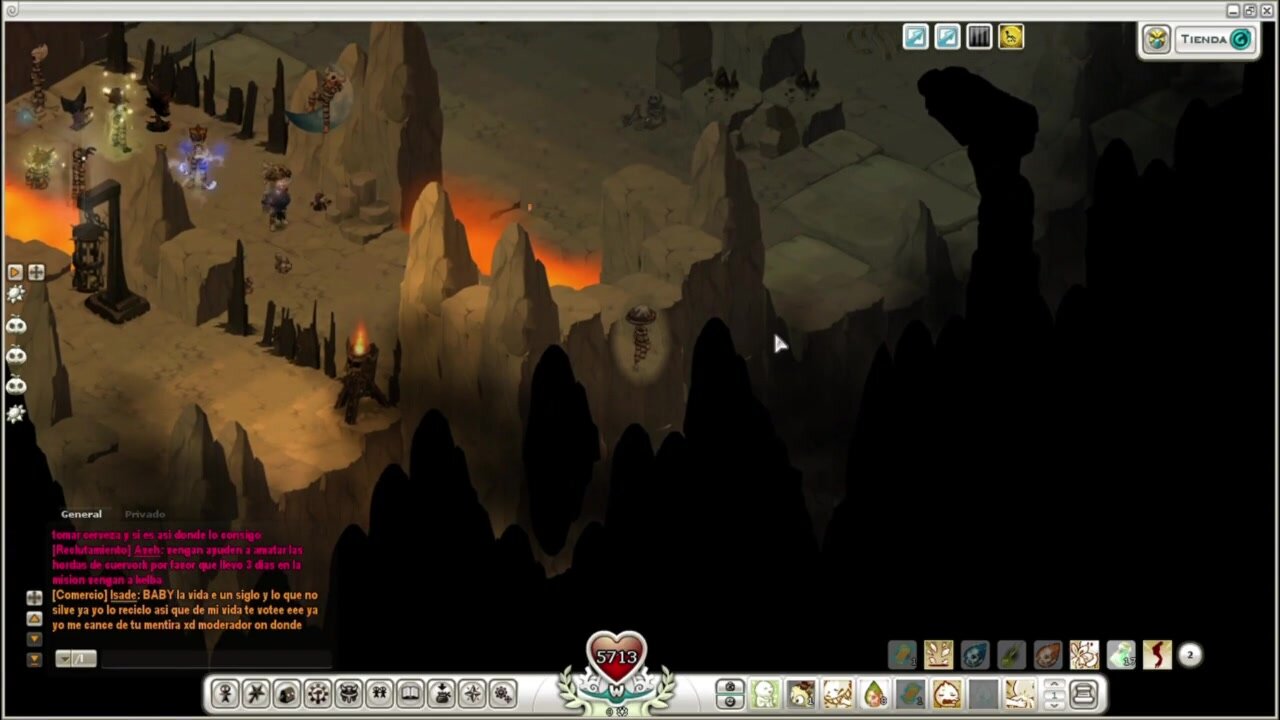Select the green creature hotbar slot
The width and height of the screenshot is (1280, 720).
tap(765, 693)
